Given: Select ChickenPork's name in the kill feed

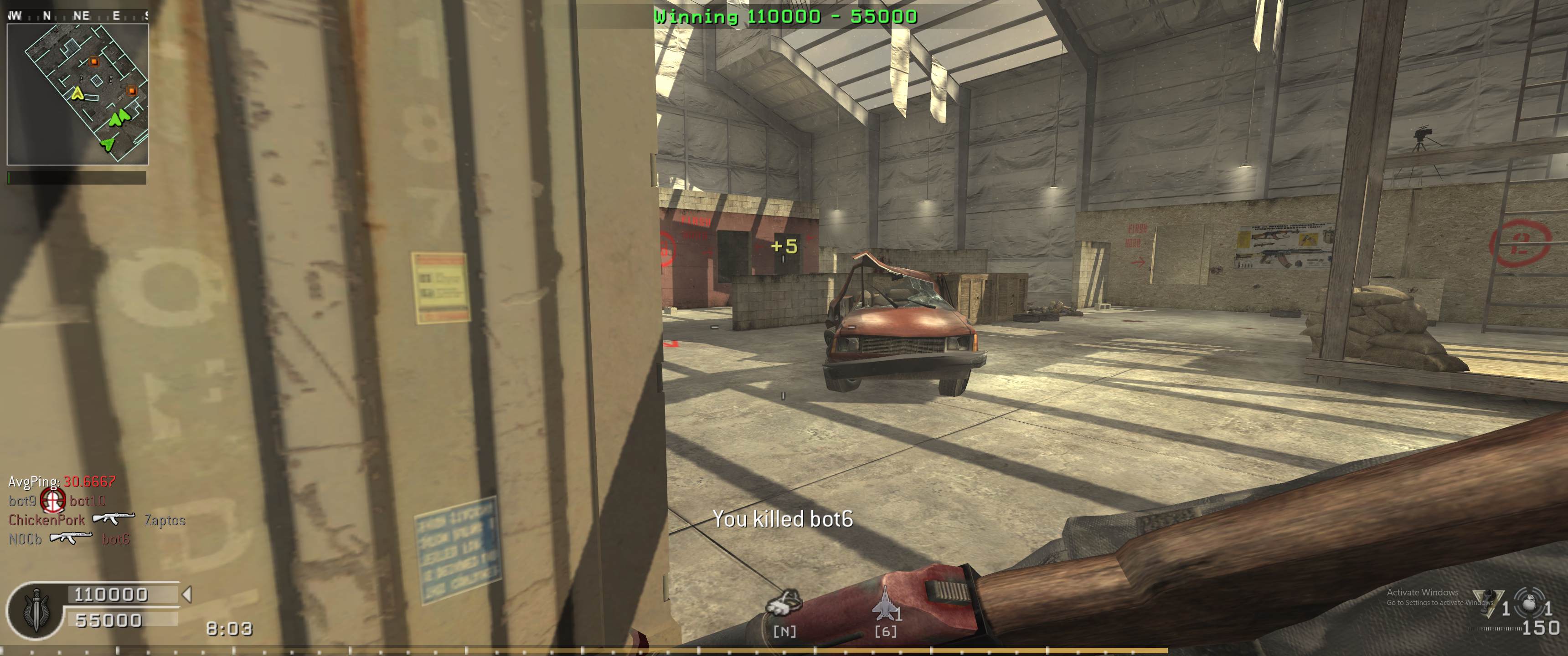Looking at the screenshot, I should (x=47, y=520).
